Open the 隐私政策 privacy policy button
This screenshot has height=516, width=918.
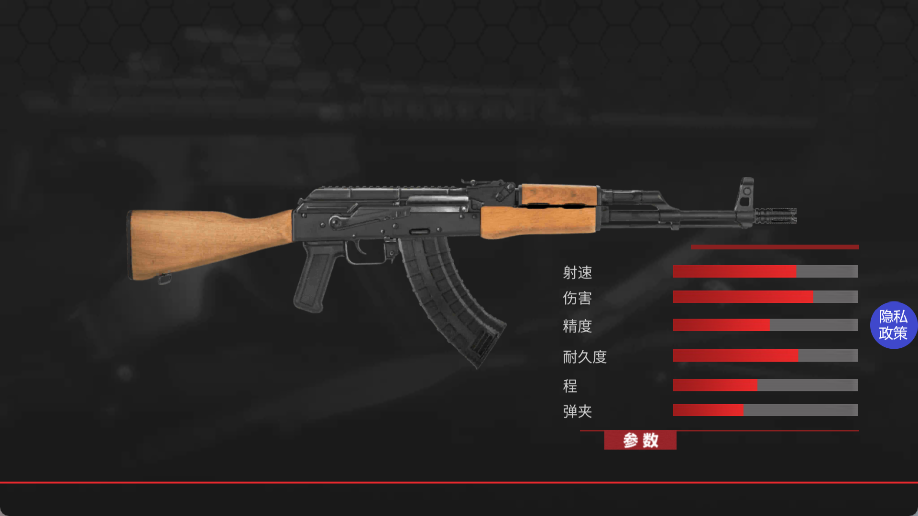click(x=892, y=325)
